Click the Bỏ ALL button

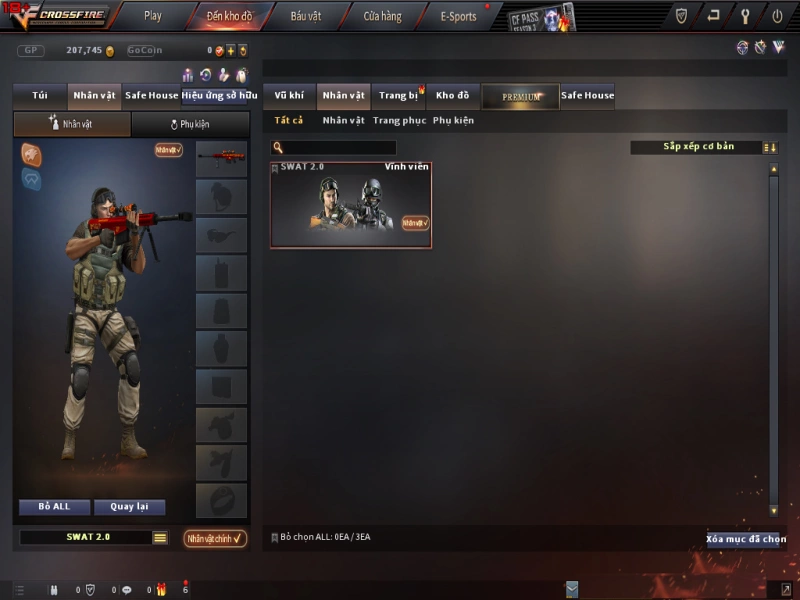(54, 507)
